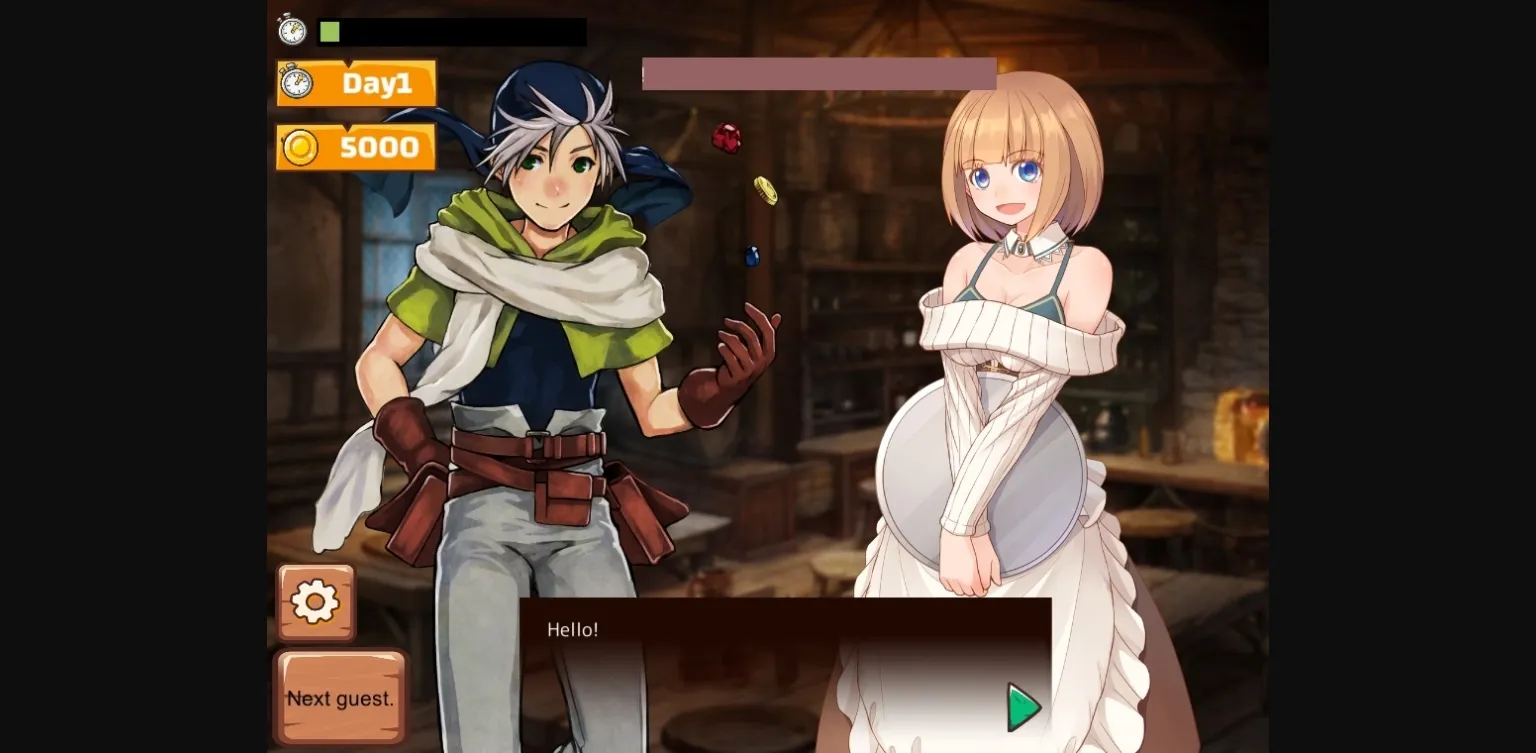The height and width of the screenshot is (753, 1536).
Task: Click the Next guest button
Action: [340, 698]
